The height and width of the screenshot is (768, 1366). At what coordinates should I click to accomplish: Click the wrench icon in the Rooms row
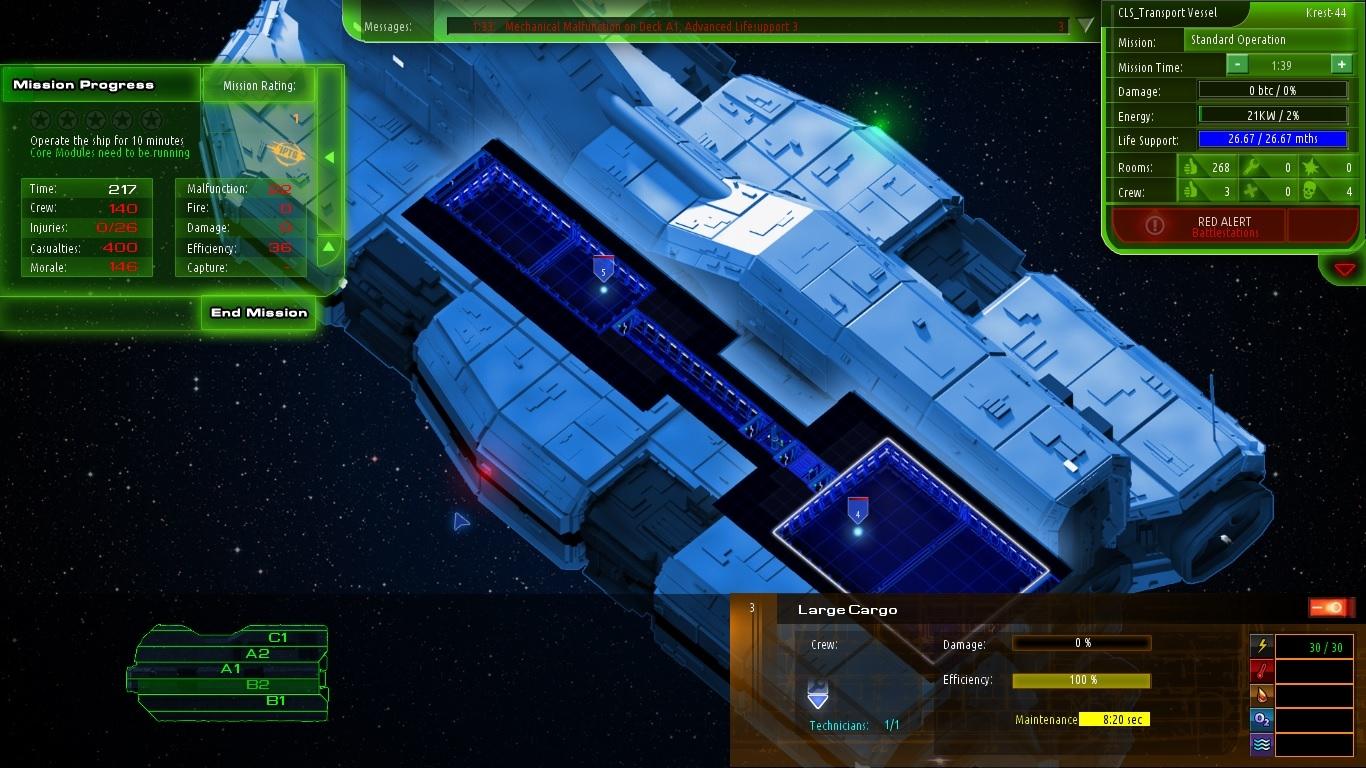[1252, 167]
